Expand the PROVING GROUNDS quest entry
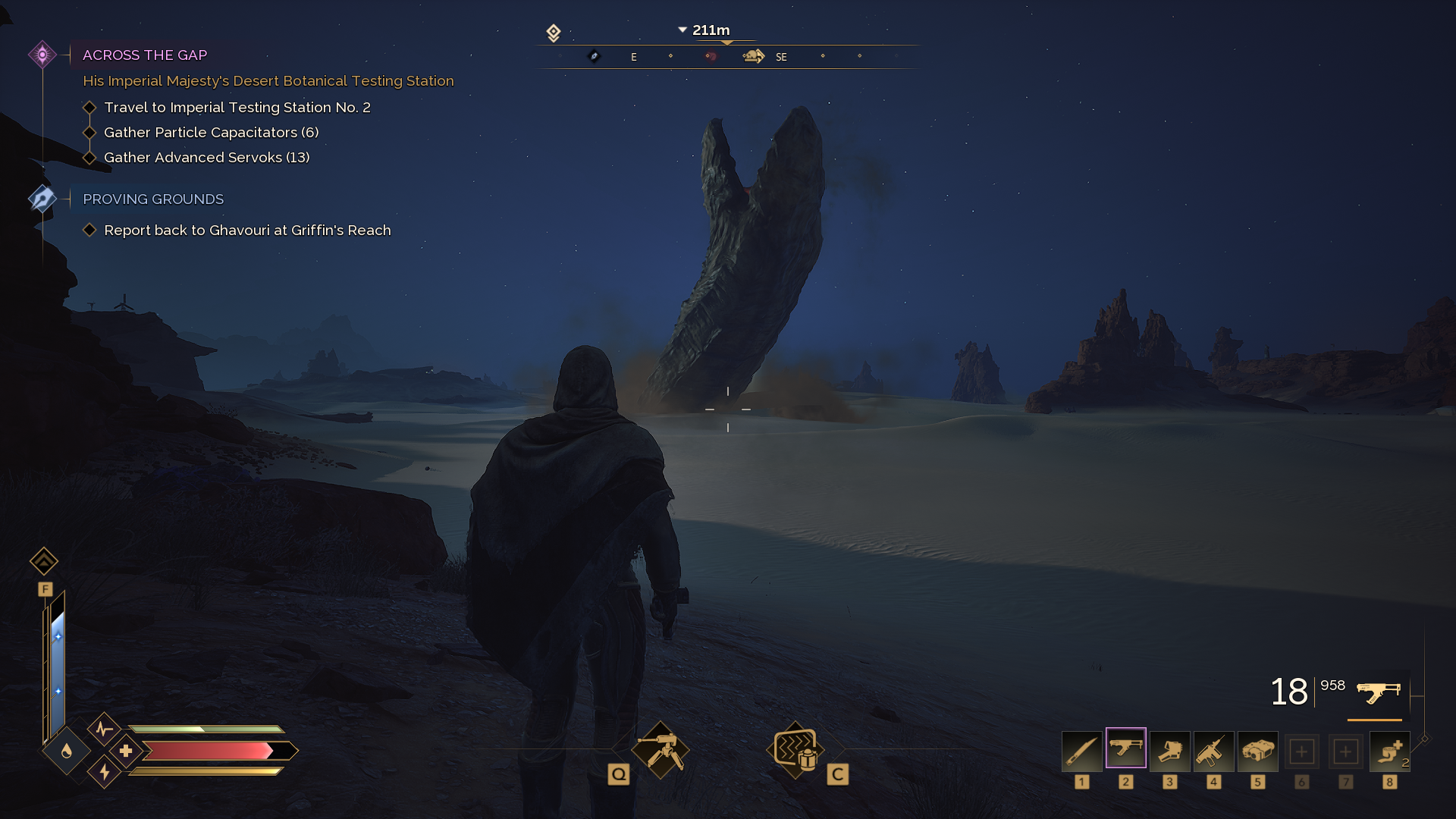The image size is (1456, 819). coord(43,199)
